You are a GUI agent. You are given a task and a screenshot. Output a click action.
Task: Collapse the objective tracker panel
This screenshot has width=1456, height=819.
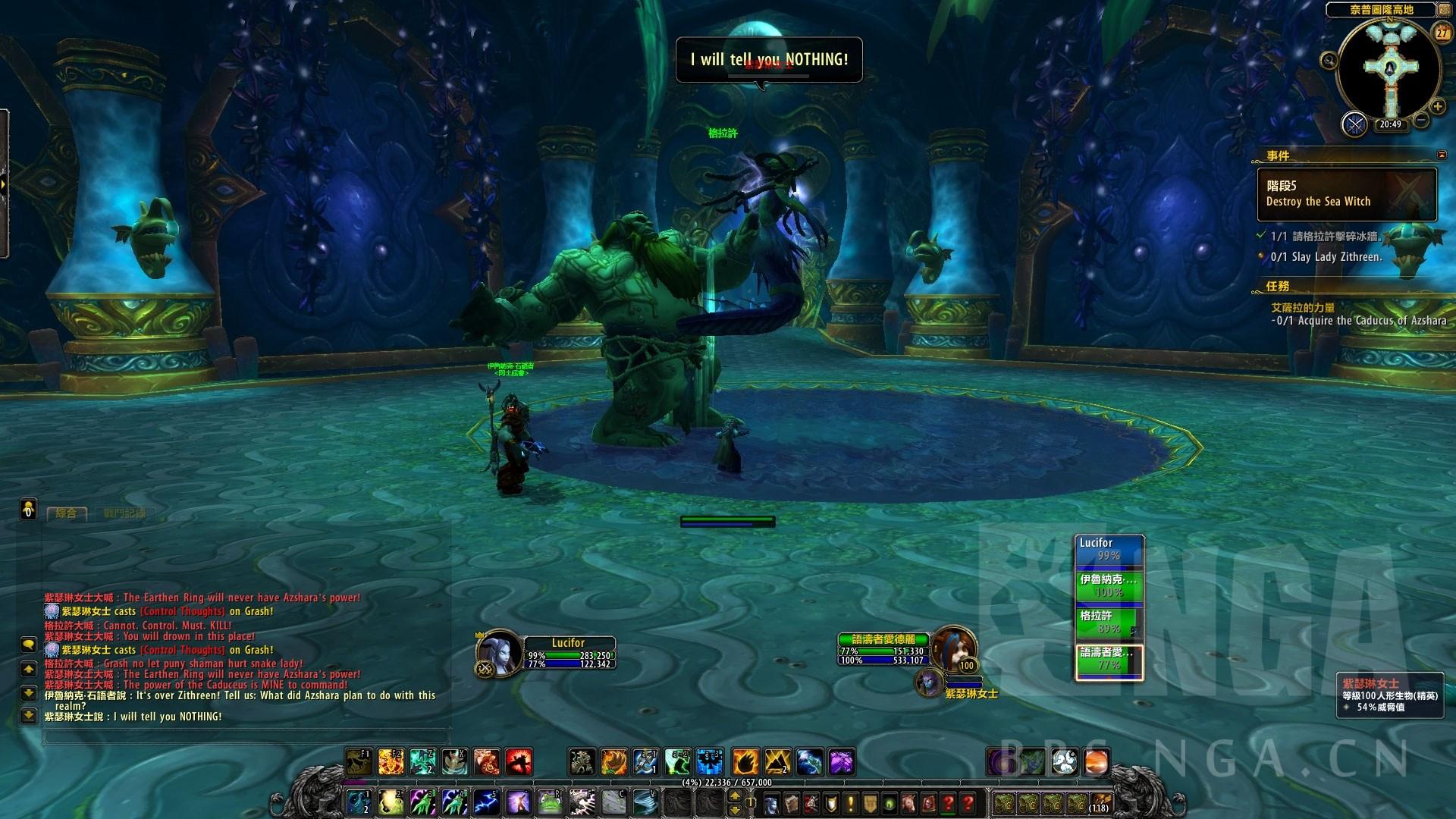click(1442, 155)
